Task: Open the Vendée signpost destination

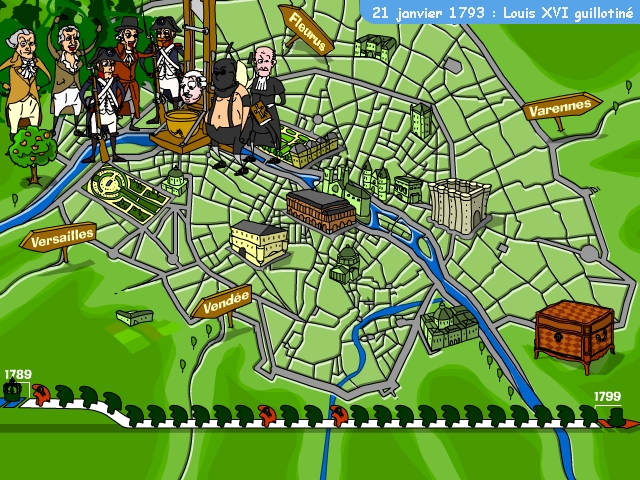Action: [221, 306]
